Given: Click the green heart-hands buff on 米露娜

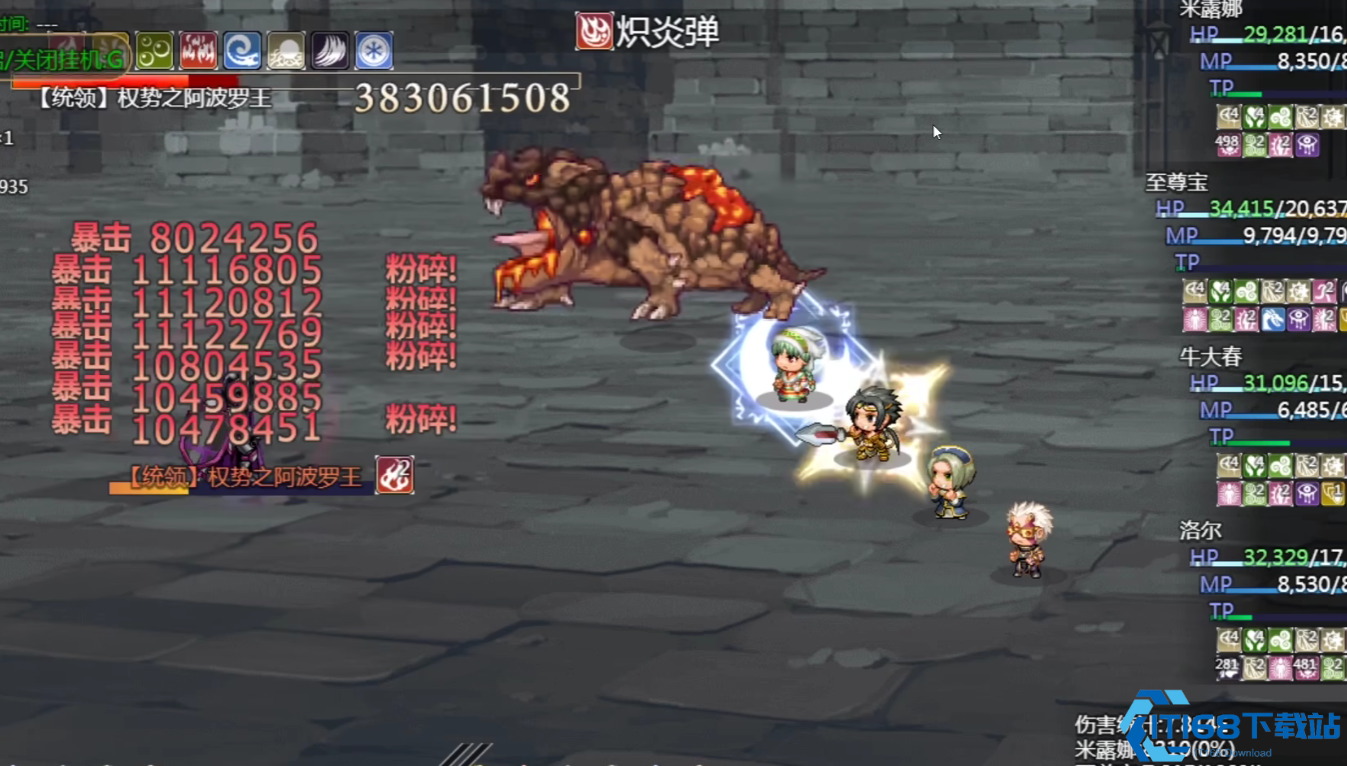Looking at the screenshot, I should pyautogui.click(x=1254, y=116).
